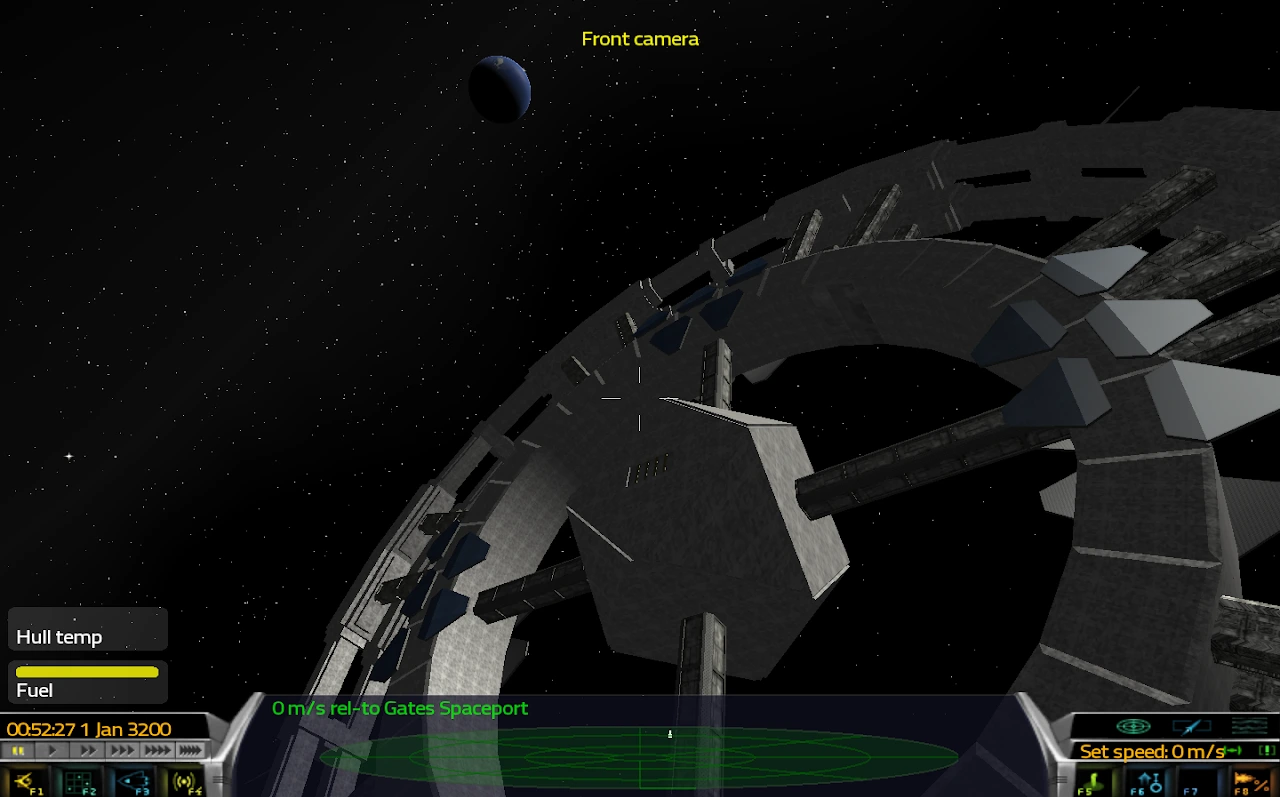Pause the simulation with the pause control
This screenshot has width=1280, height=797.
click(17, 749)
